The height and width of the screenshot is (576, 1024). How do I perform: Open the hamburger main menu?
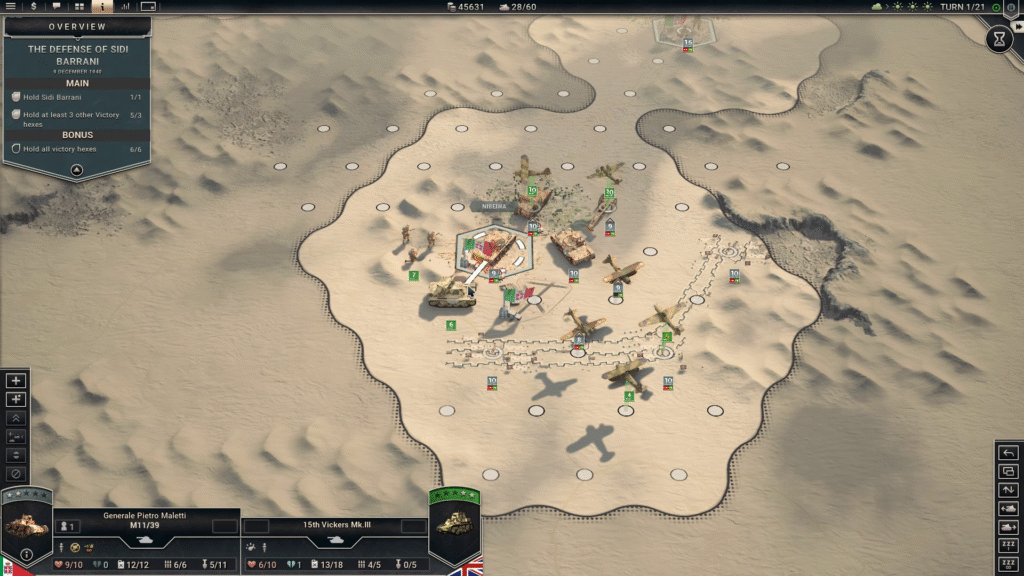click(11, 7)
